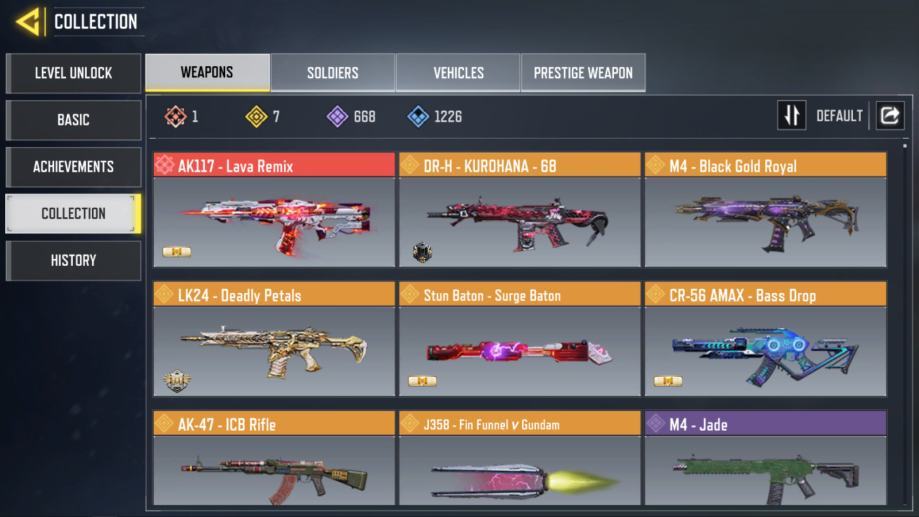This screenshot has height=517, width=919.
Task: Switch to the Soldiers tab
Action: coord(332,73)
